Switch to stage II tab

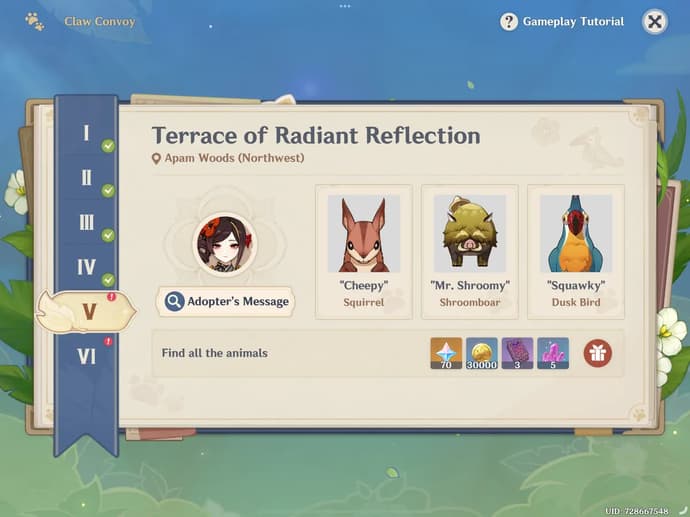click(87, 178)
